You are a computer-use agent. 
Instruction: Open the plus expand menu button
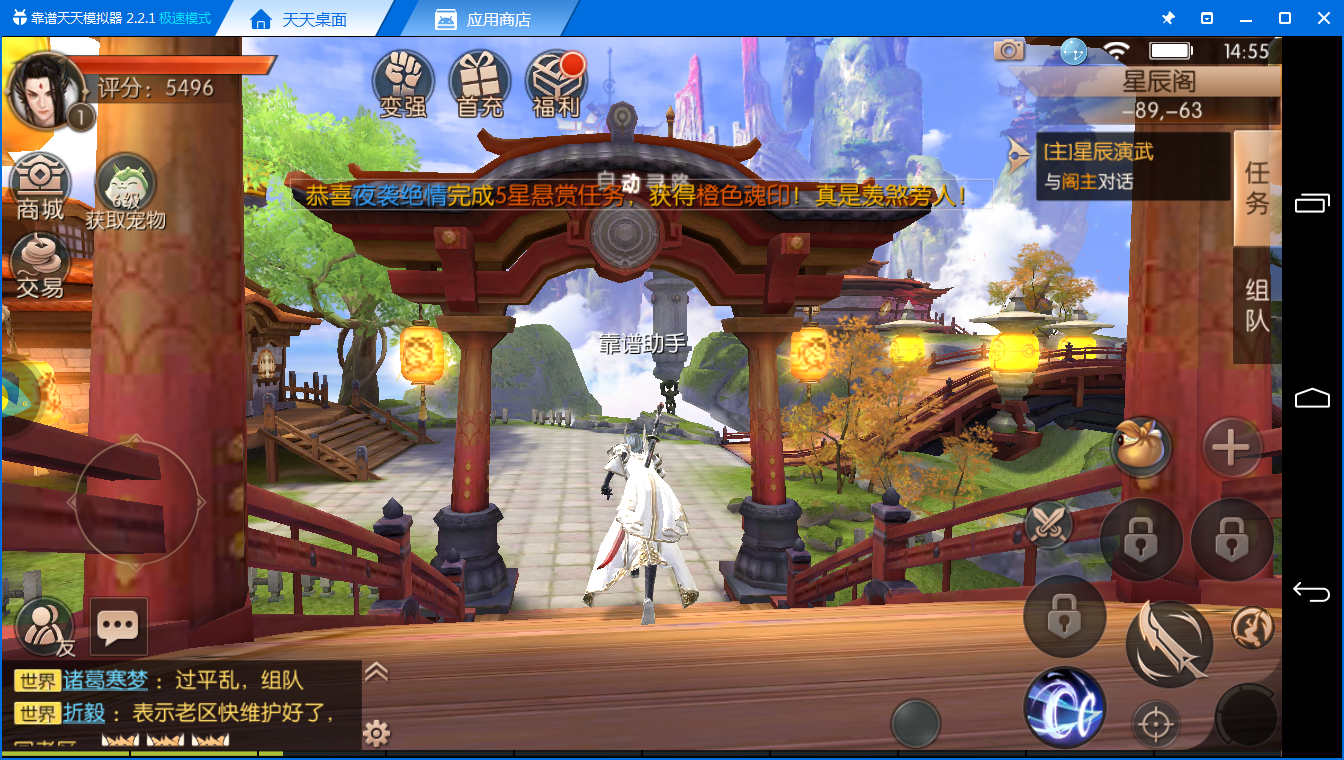tap(1231, 447)
